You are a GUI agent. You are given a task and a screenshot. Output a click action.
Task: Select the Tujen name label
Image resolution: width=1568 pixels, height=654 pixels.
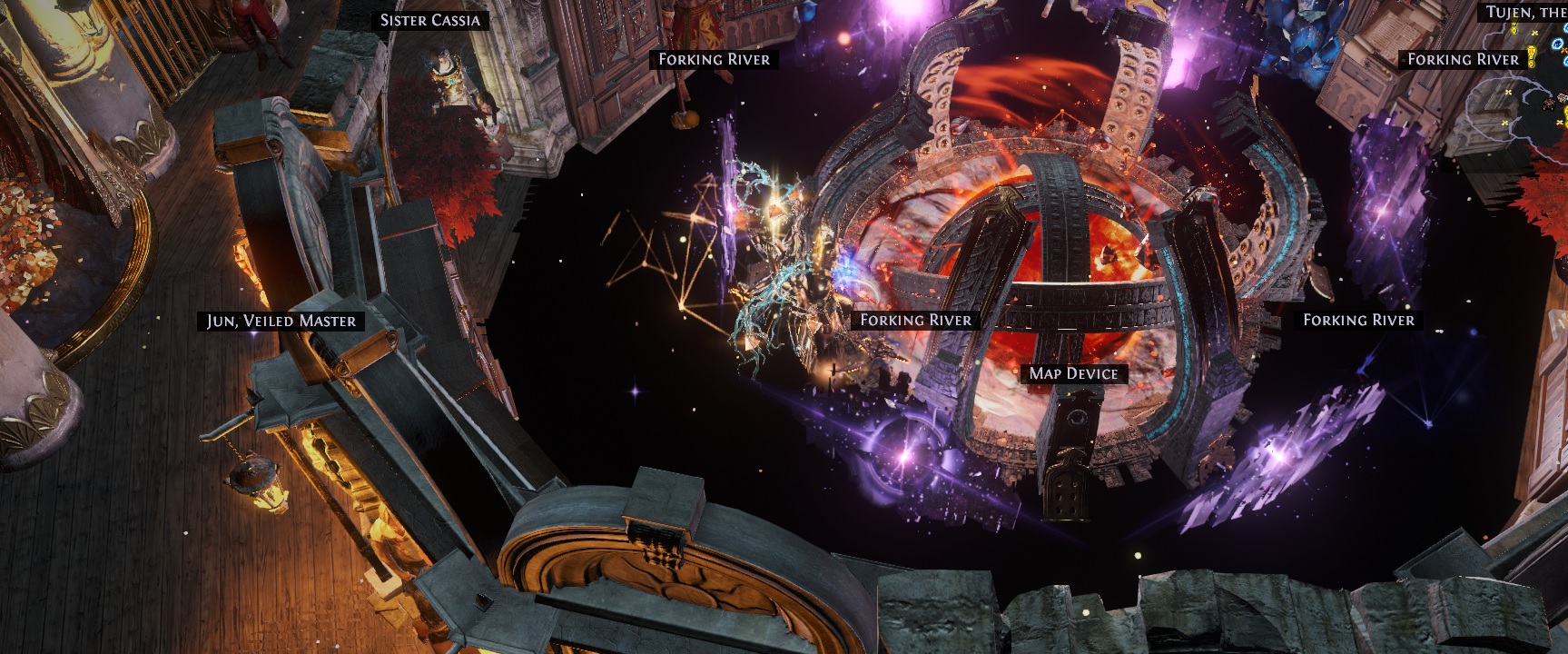1525,12
